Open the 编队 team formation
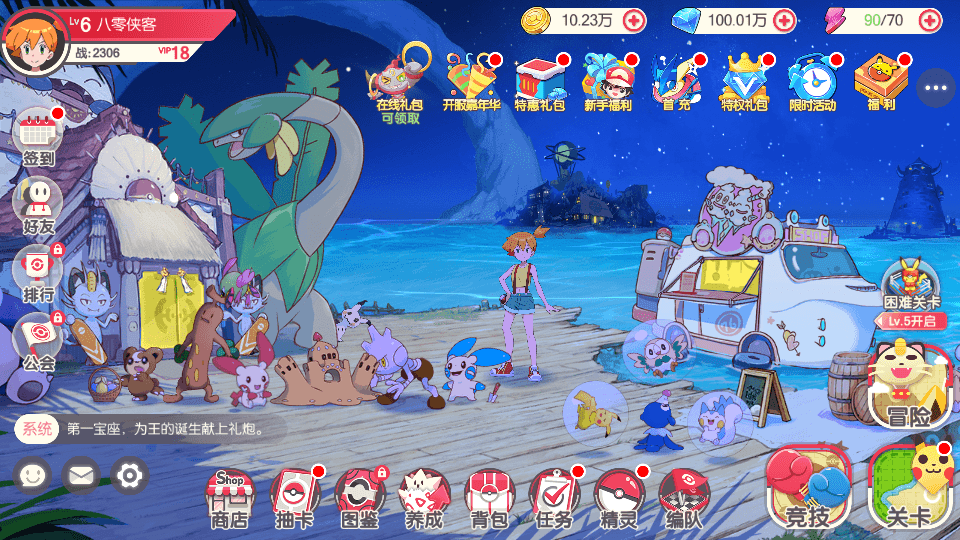 683,497
